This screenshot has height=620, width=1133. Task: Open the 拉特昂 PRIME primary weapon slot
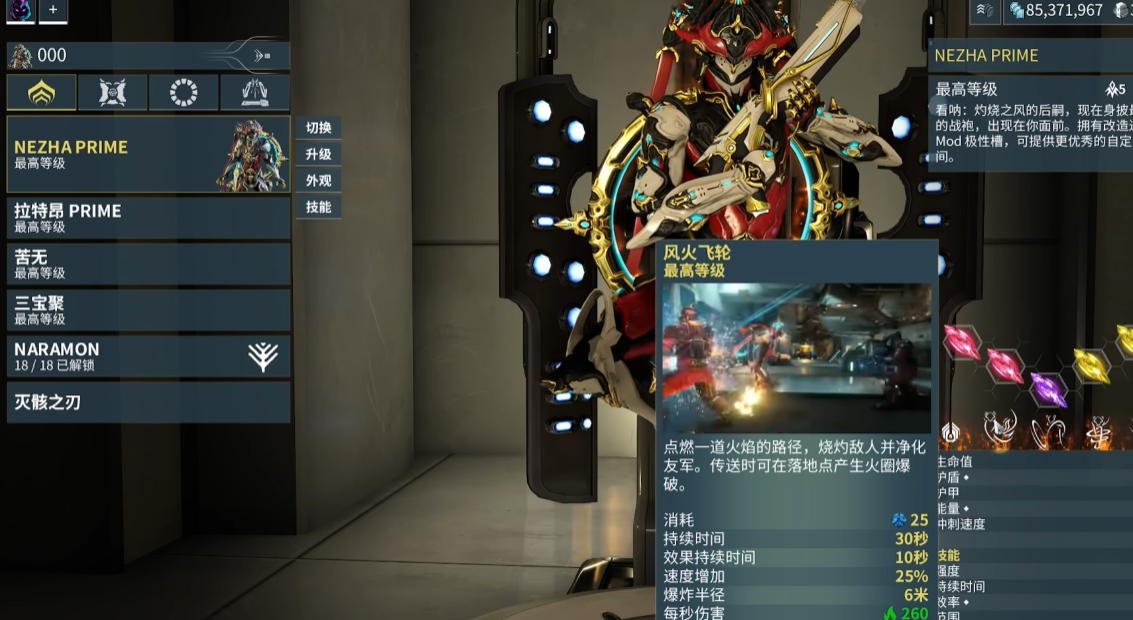(148, 218)
